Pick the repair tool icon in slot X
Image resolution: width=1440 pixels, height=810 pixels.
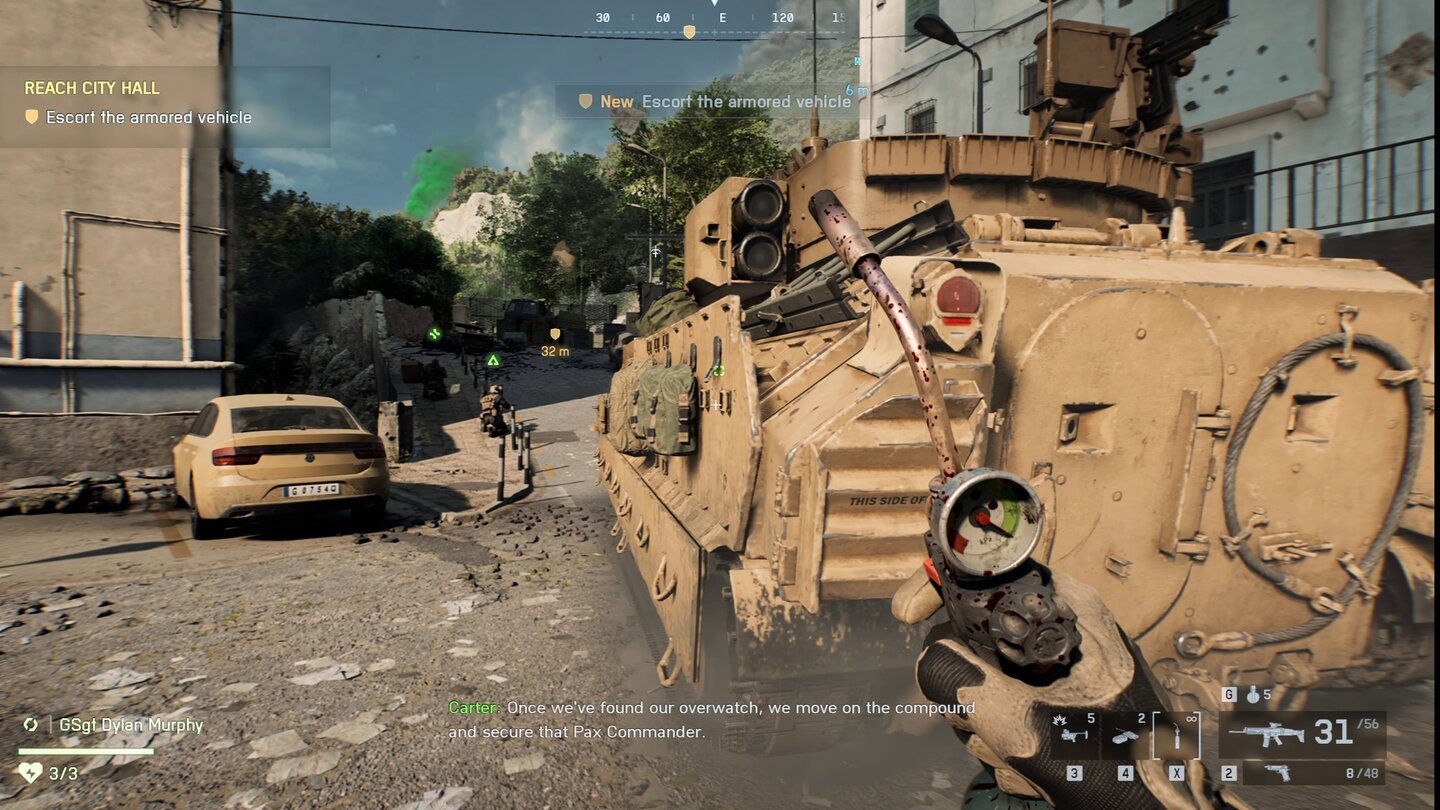(x=1177, y=735)
